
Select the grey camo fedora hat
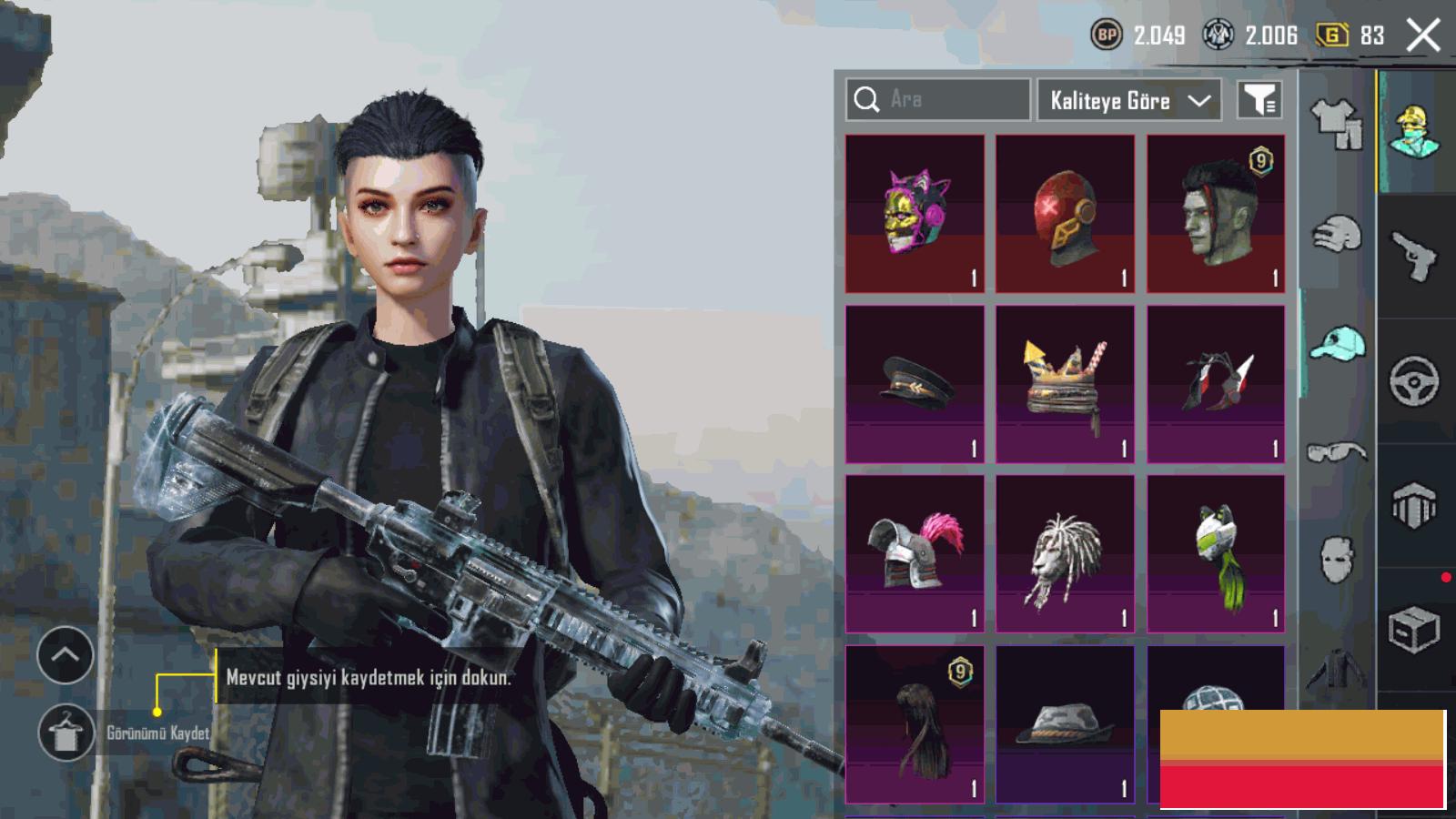(1065, 723)
